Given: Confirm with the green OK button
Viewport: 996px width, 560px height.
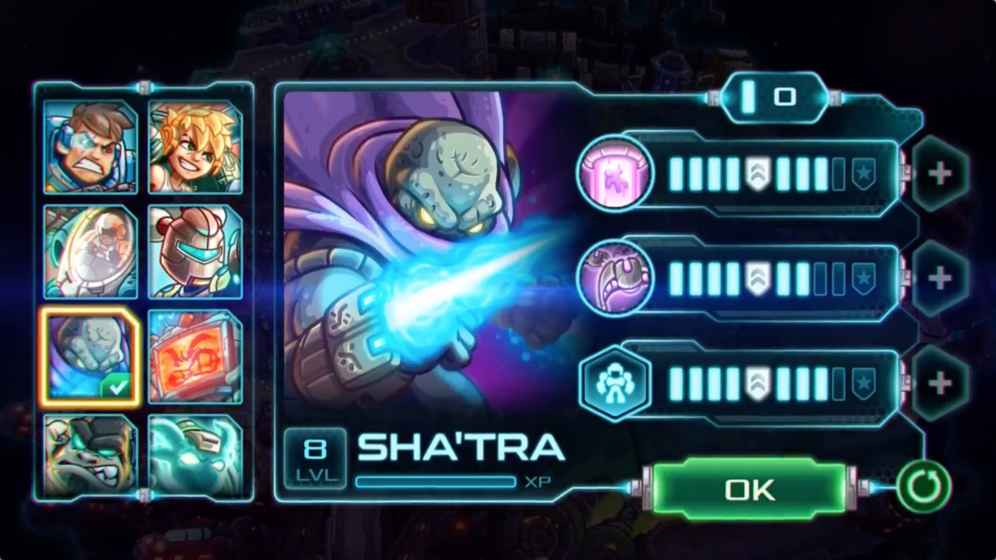Looking at the screenshot, I should pyautogui.click(x=749, y=490).
